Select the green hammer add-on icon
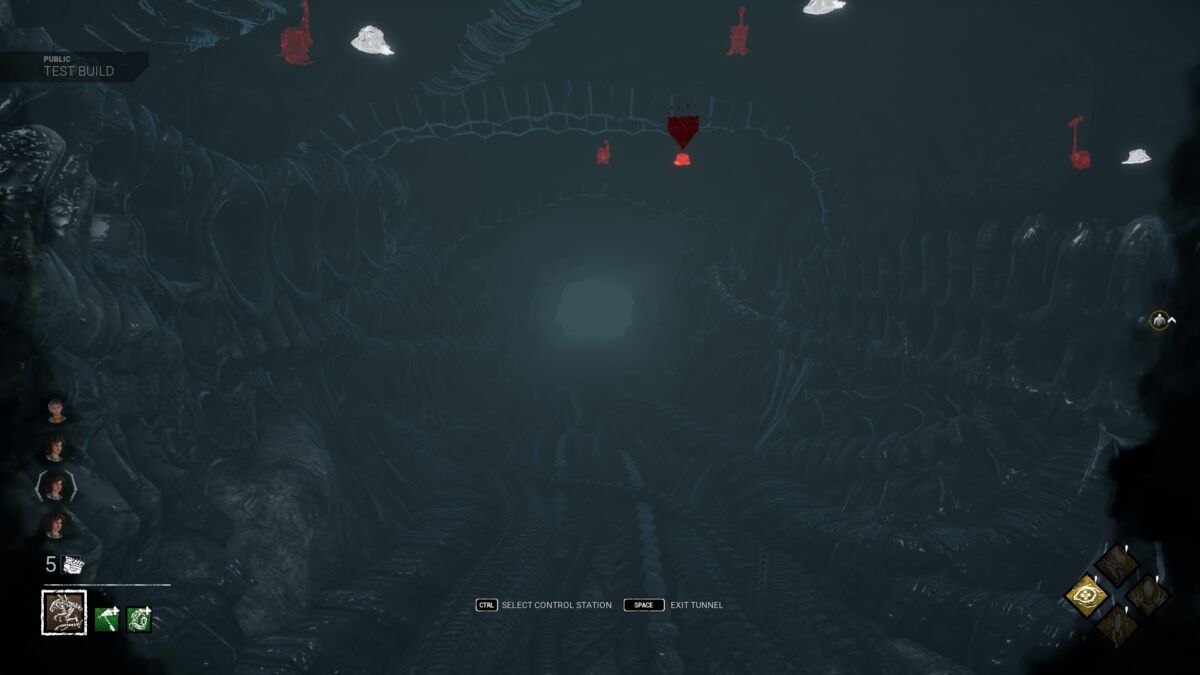 click(x=107, y=620)
